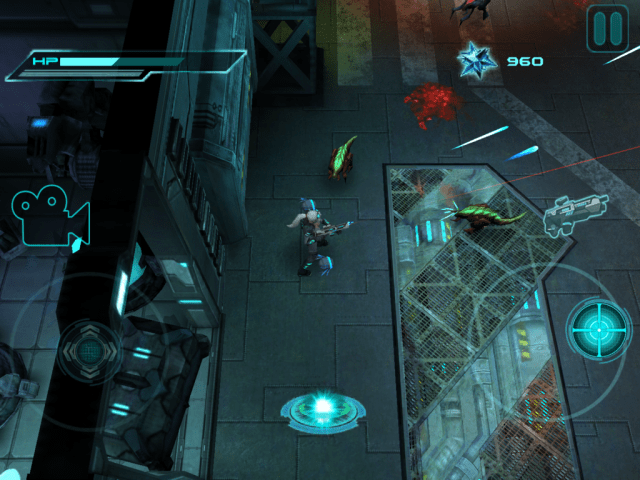Tap the movement joystick pad
Image resolution: width=640 pixels, height=480 pixels.
pyautogui.click(x=88, y=351)
